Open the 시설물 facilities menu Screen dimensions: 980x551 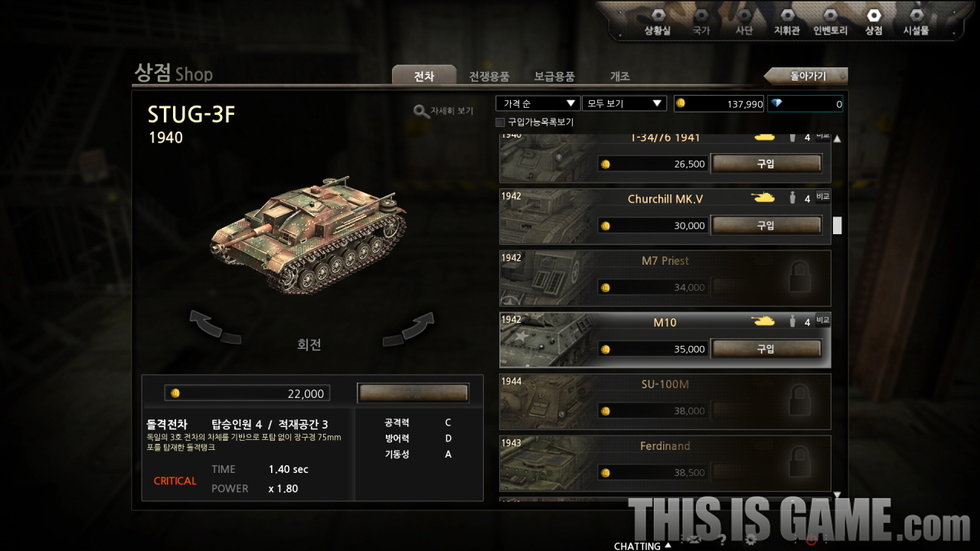click(x=915, y=22)
